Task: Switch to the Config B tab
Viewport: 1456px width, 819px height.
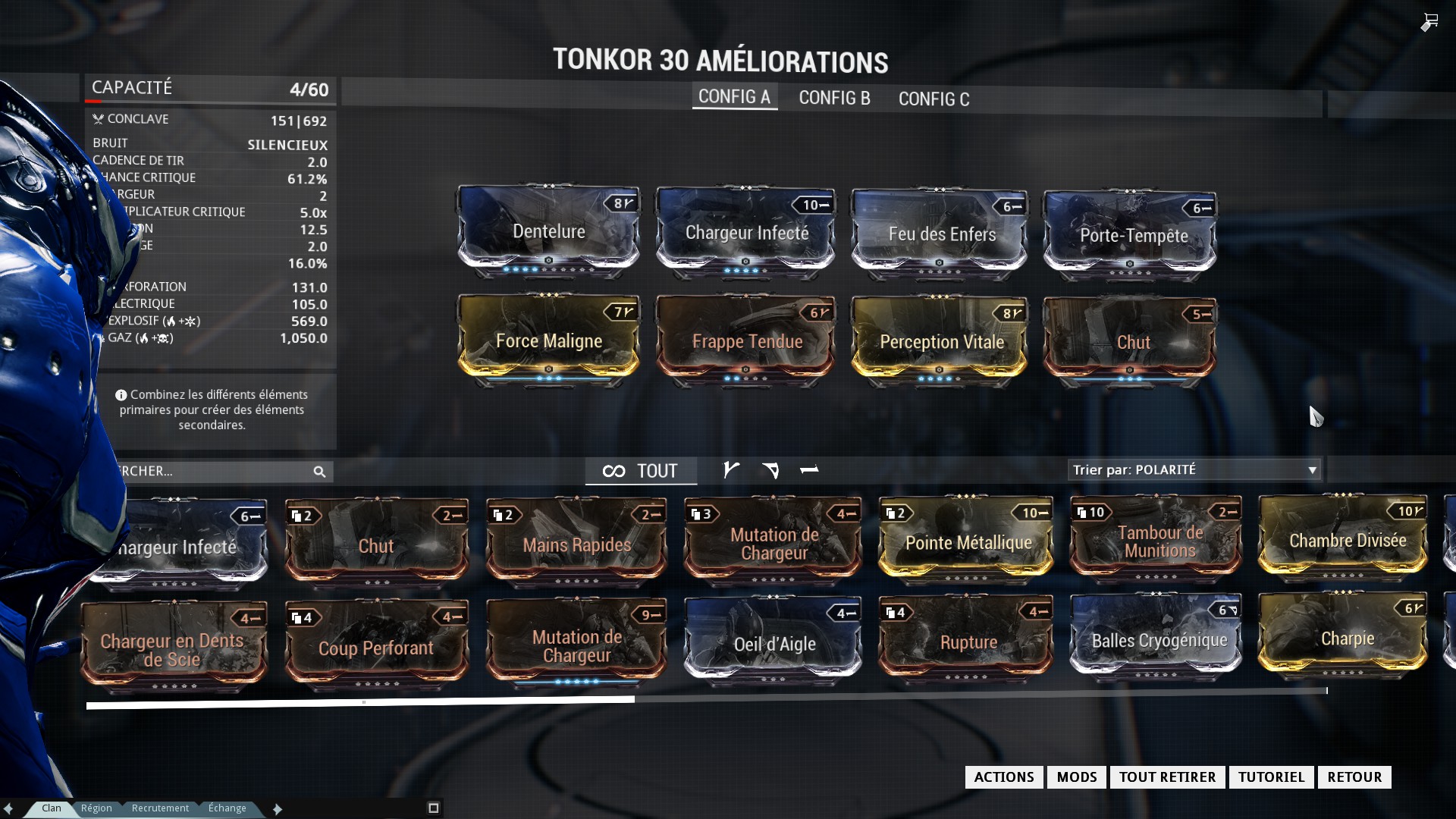Action: [x=834, y=98]
